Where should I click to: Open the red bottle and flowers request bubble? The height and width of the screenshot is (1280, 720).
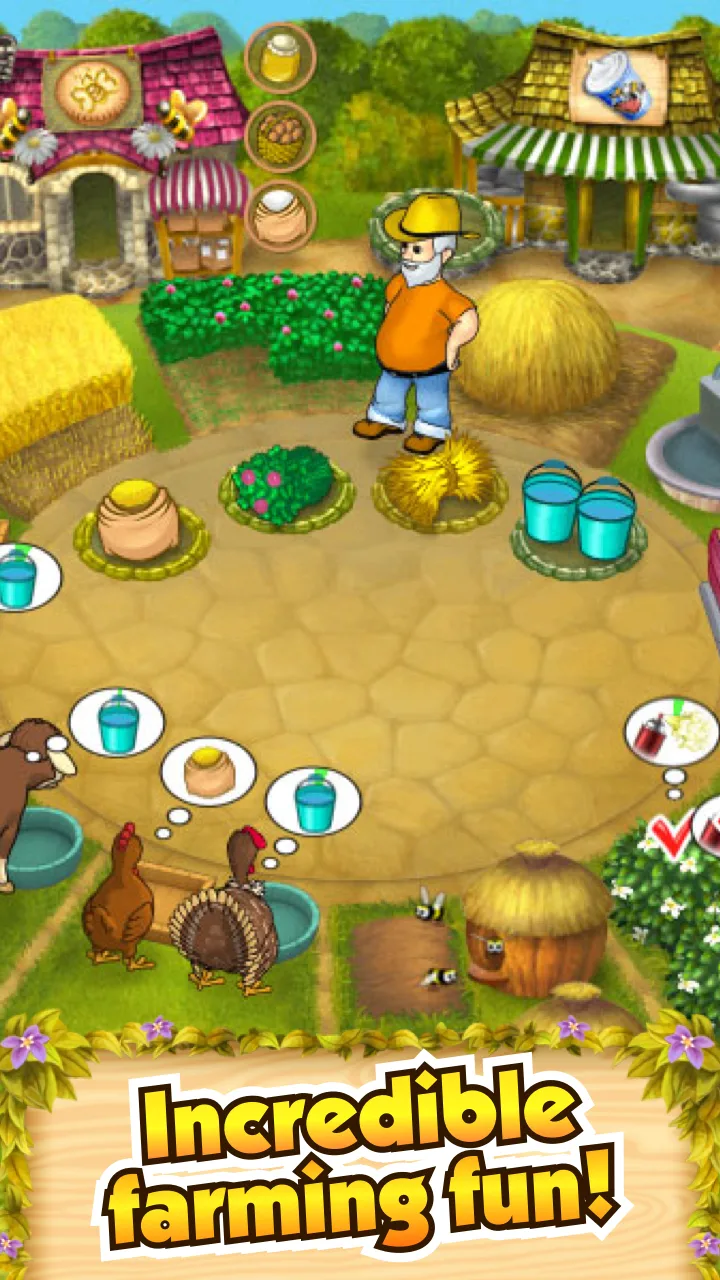(x=671, y=733)
